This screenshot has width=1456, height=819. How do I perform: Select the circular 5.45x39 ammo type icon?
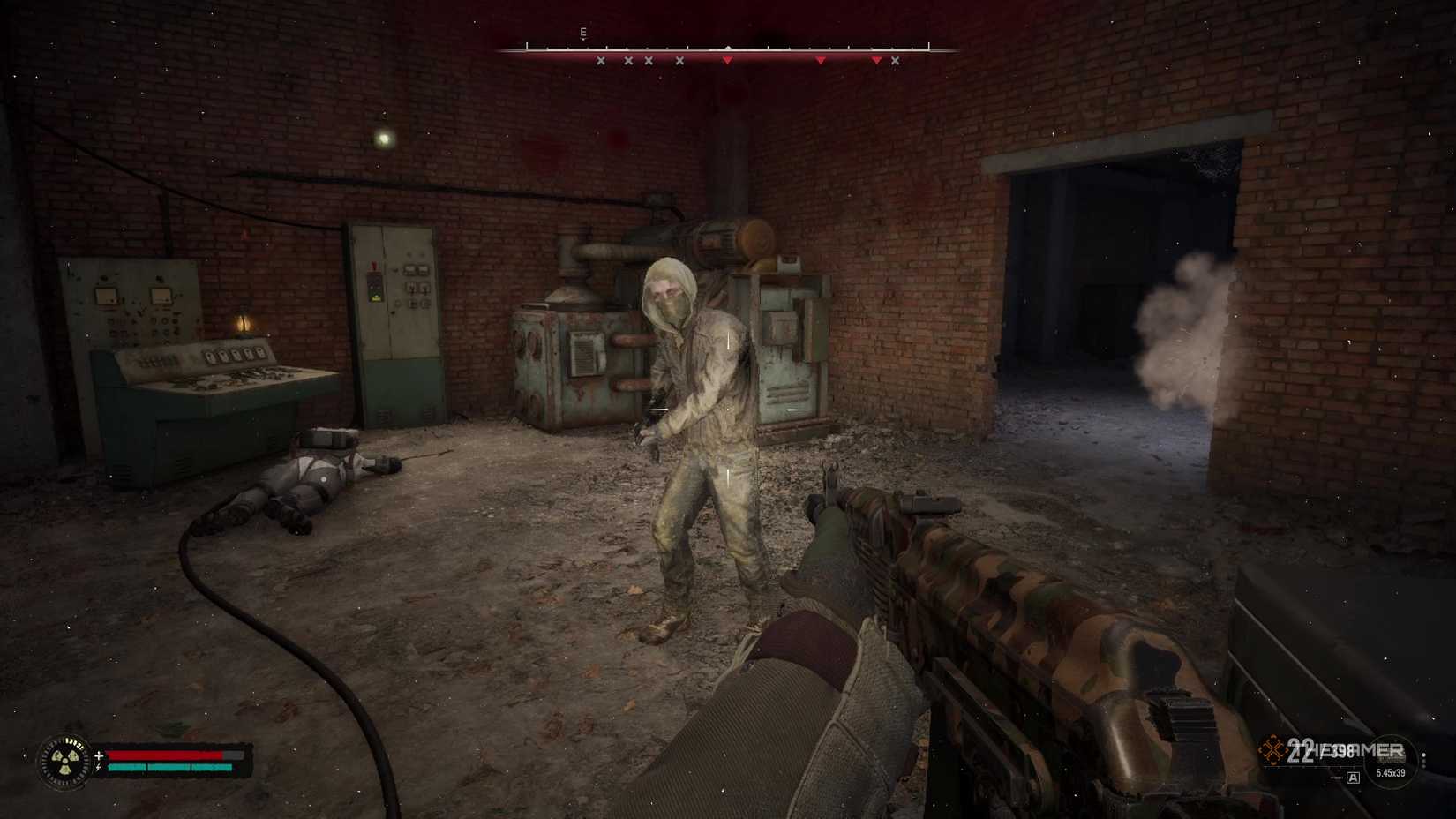pyautogui.click(x=1390, y=761)
